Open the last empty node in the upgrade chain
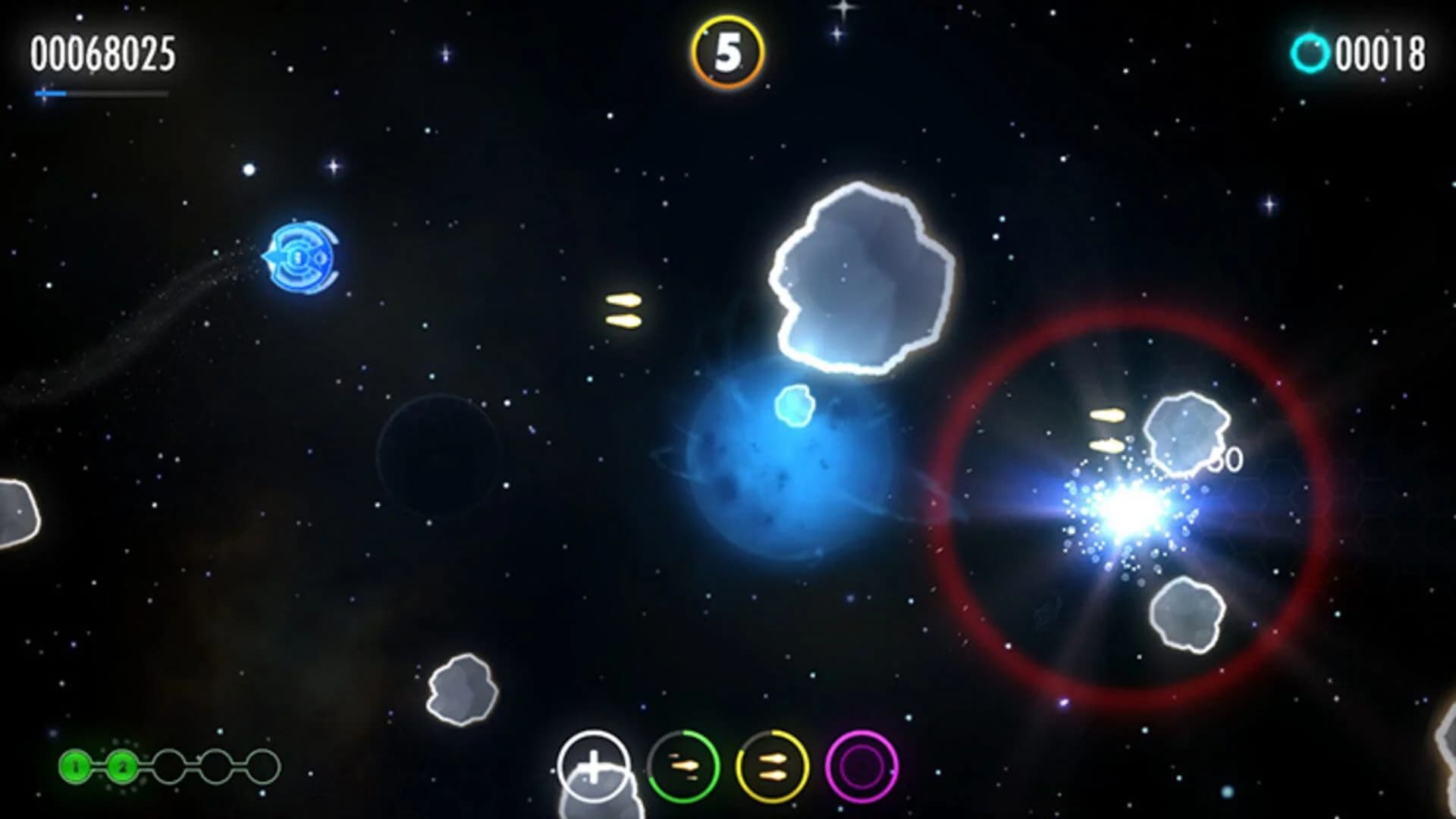This screenshot has height=819, width=1456. 261,767
